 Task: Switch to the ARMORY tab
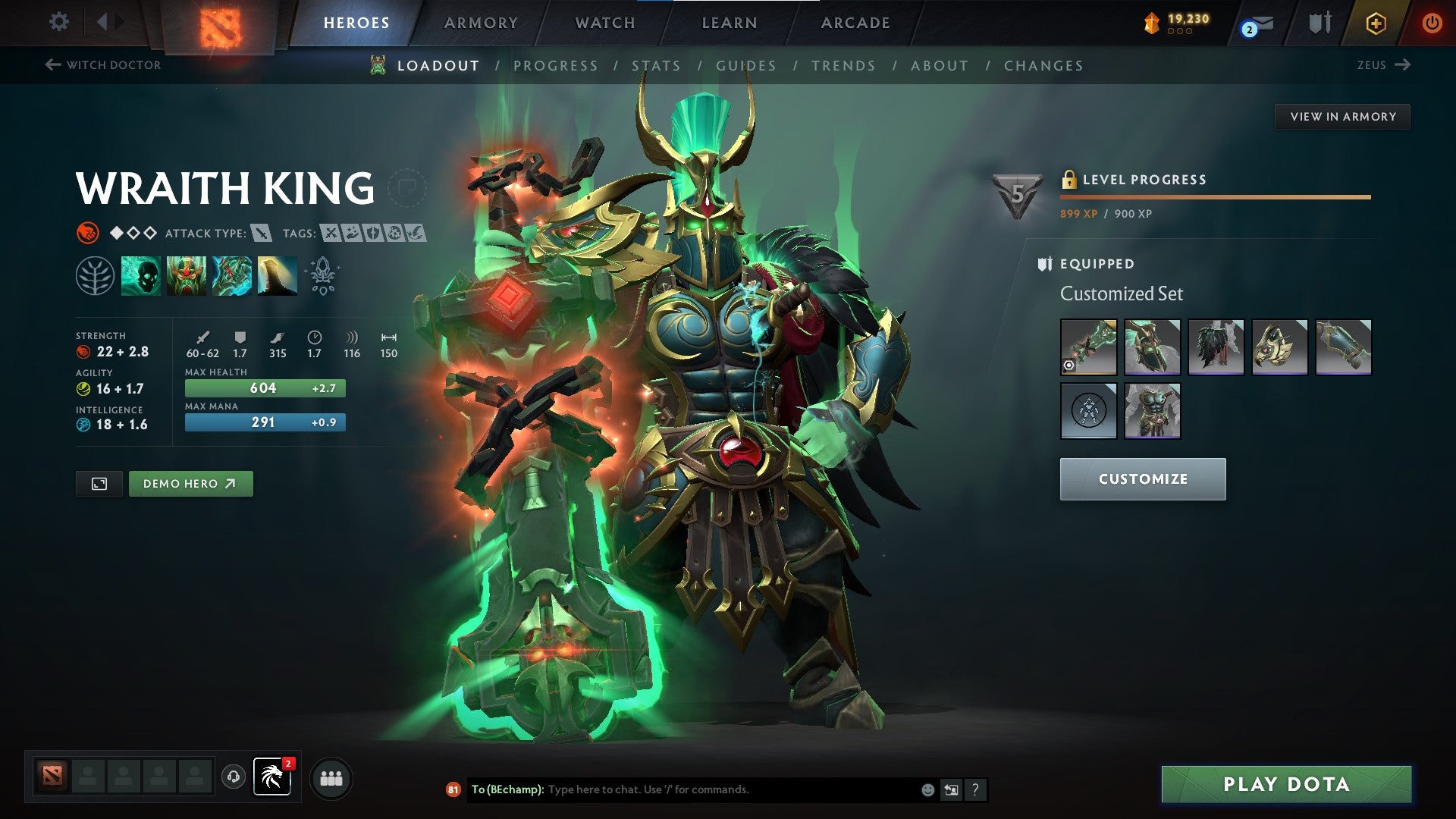480,22
